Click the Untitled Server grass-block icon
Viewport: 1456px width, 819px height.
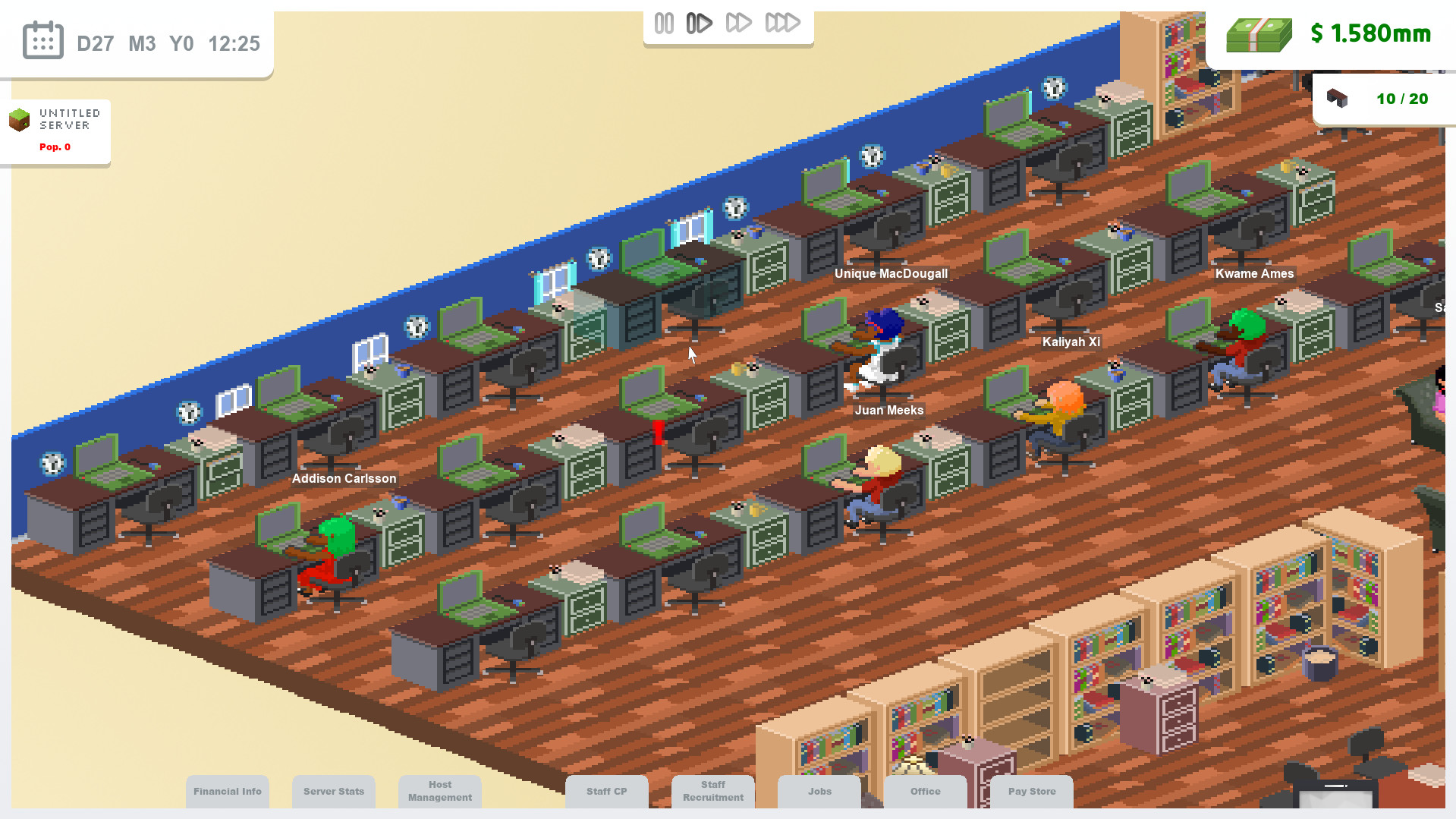(20, 121)
